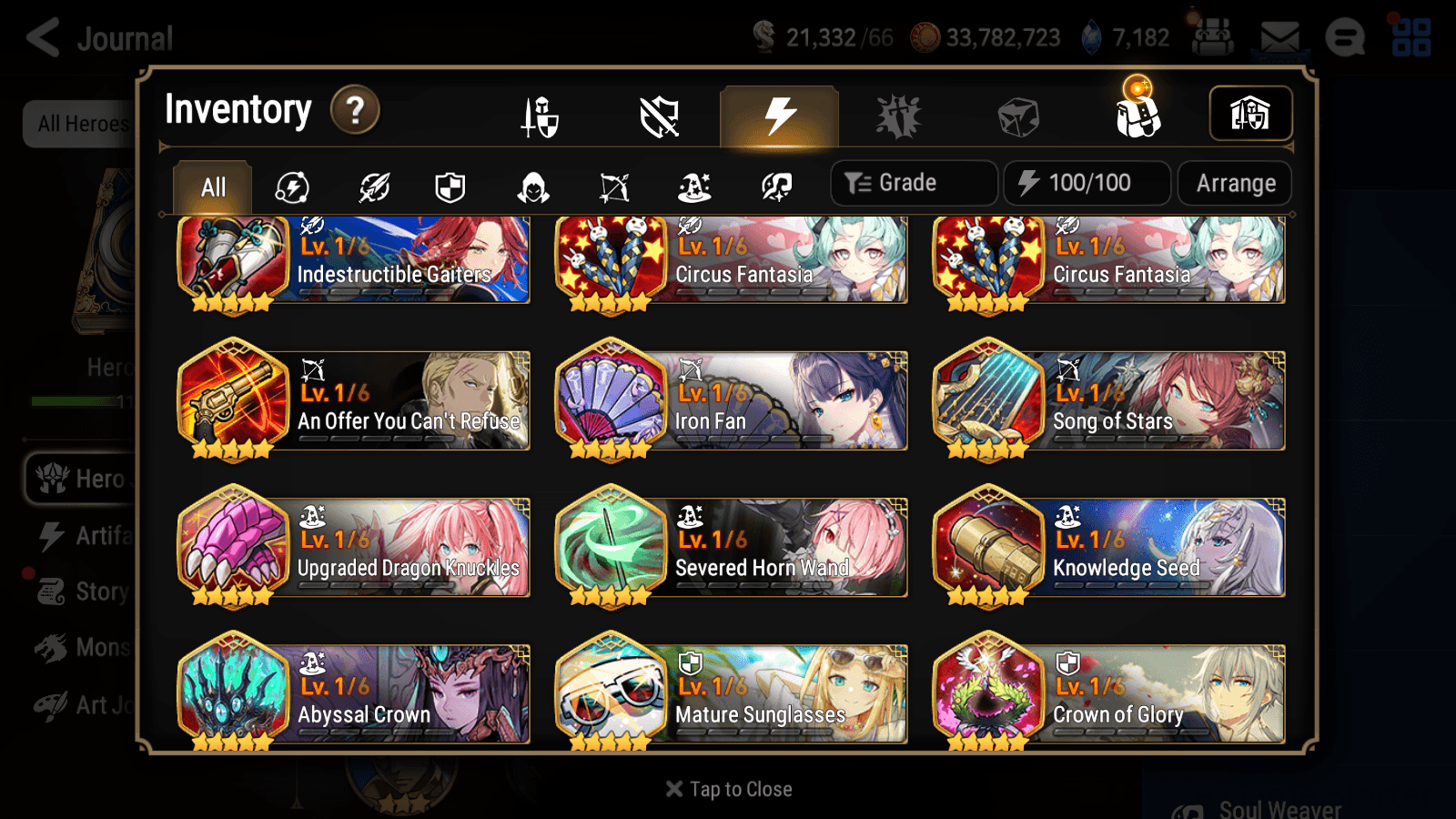This screenshot has width=1456, height=819.
Task: Switch to the material cube tab
Action: [x=1020, y=116]
